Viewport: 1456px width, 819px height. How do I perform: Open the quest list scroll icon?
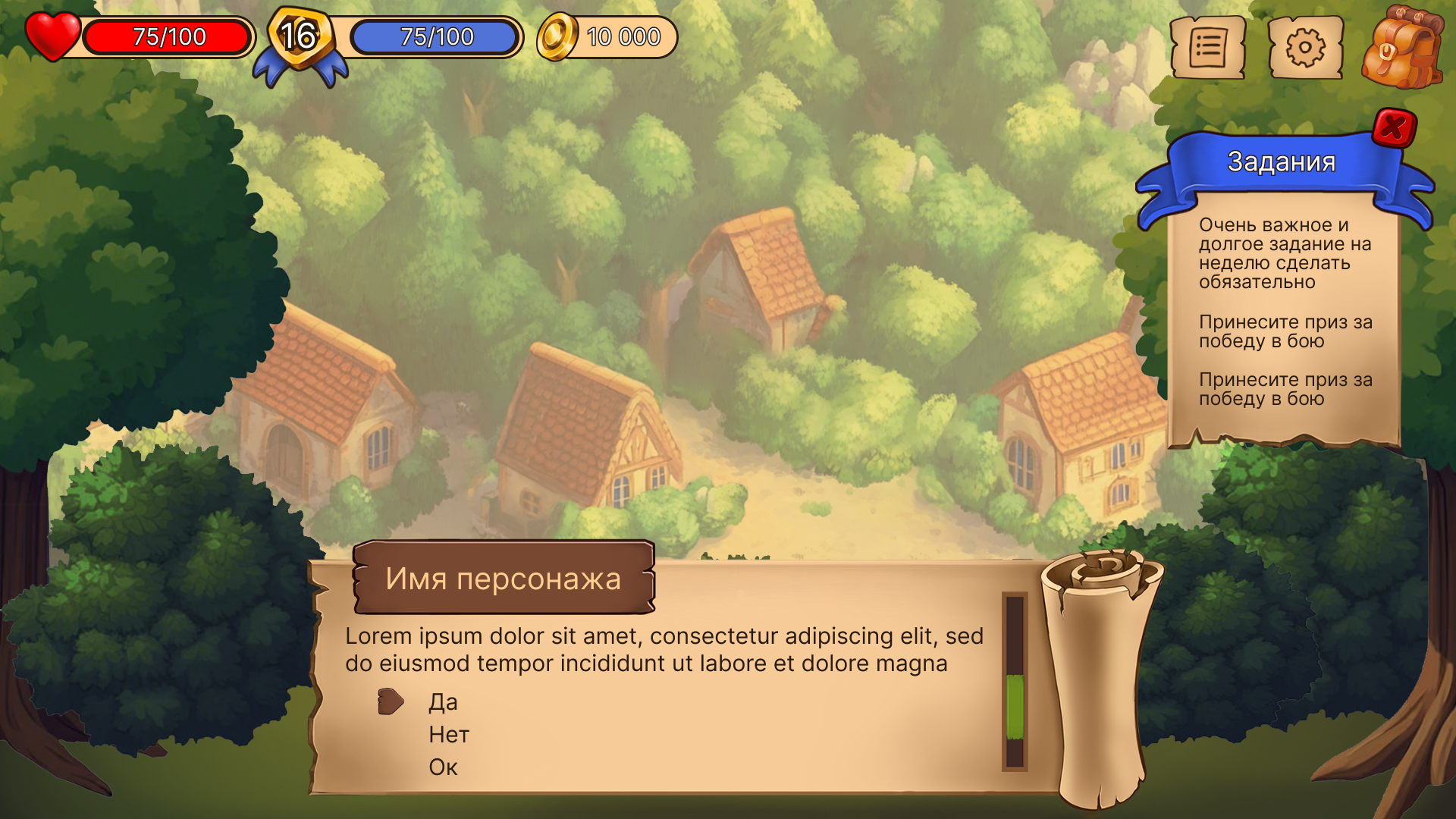click(x=1207, y=48)
